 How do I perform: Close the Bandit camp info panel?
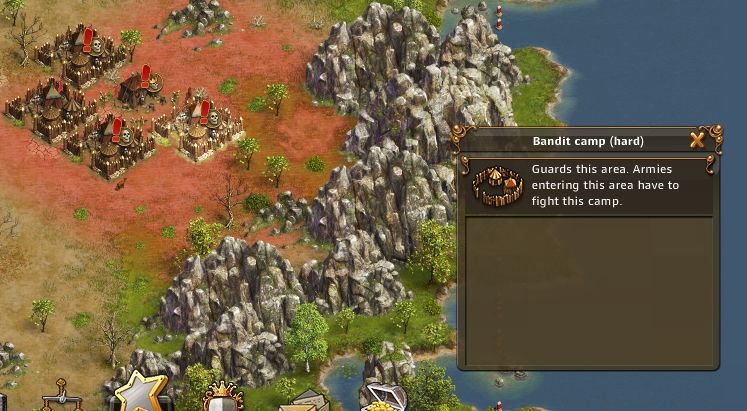click(697, 140)
